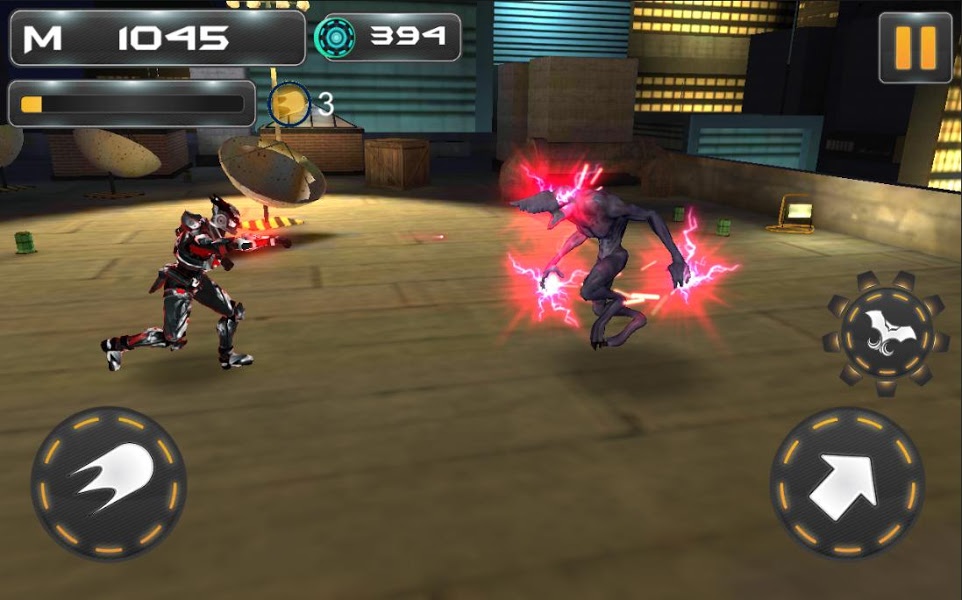The image size is (962, 600).
Task: Activate the bat-winged gear special ability
Action: point(885,328)
